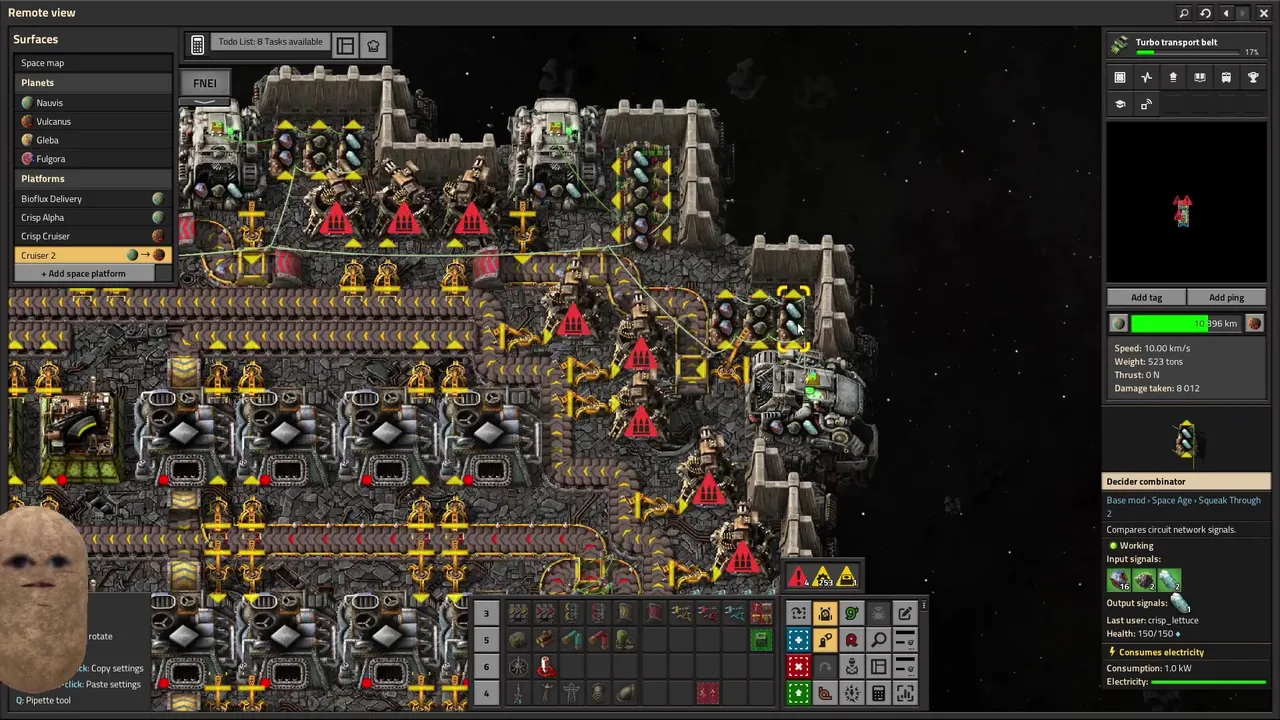Switch view to Vulcanus
This screenshot has height=720, width=1280.
click(x=53, y=121)
